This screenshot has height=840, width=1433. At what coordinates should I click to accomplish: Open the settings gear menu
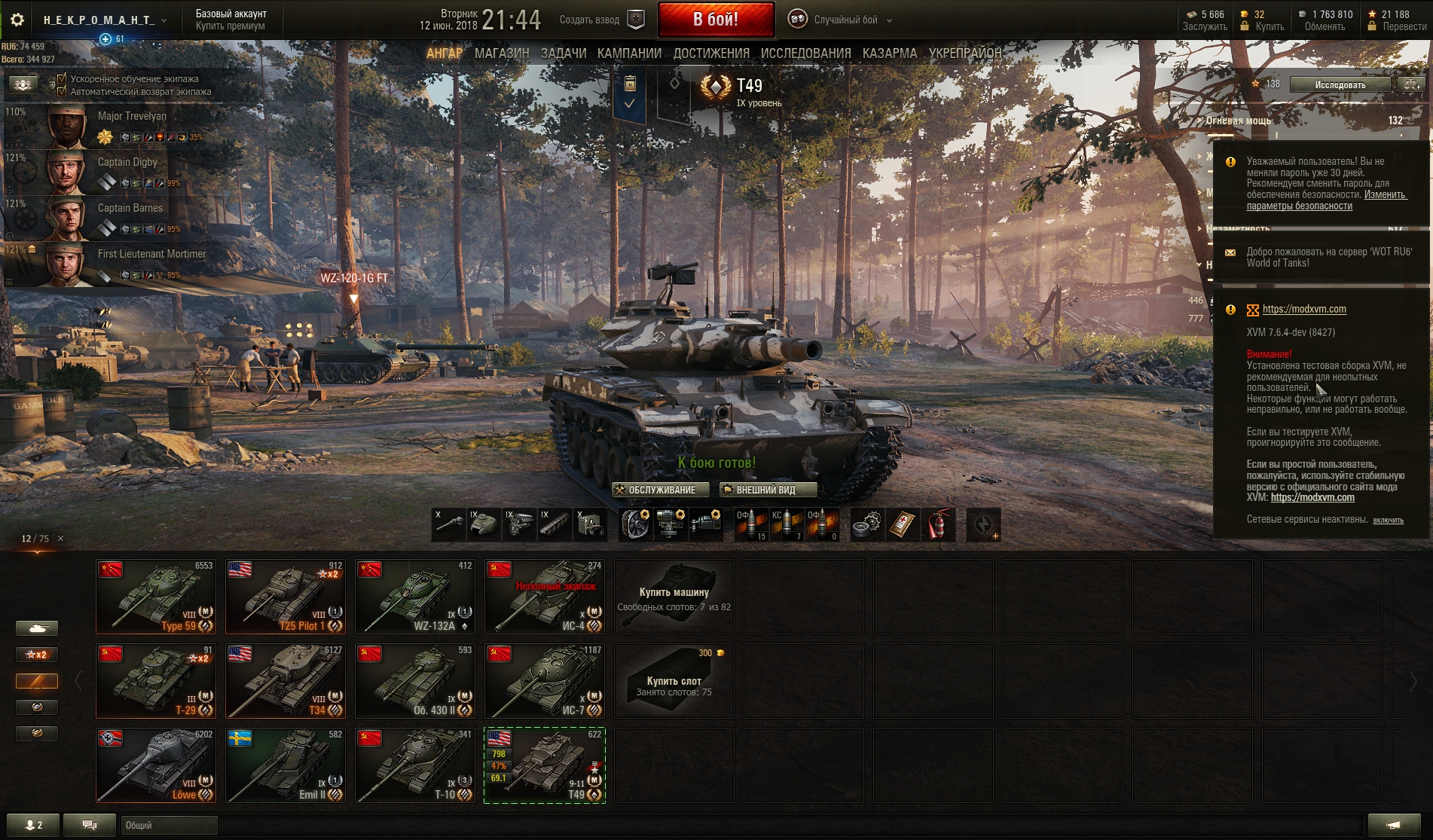[17, 20]
